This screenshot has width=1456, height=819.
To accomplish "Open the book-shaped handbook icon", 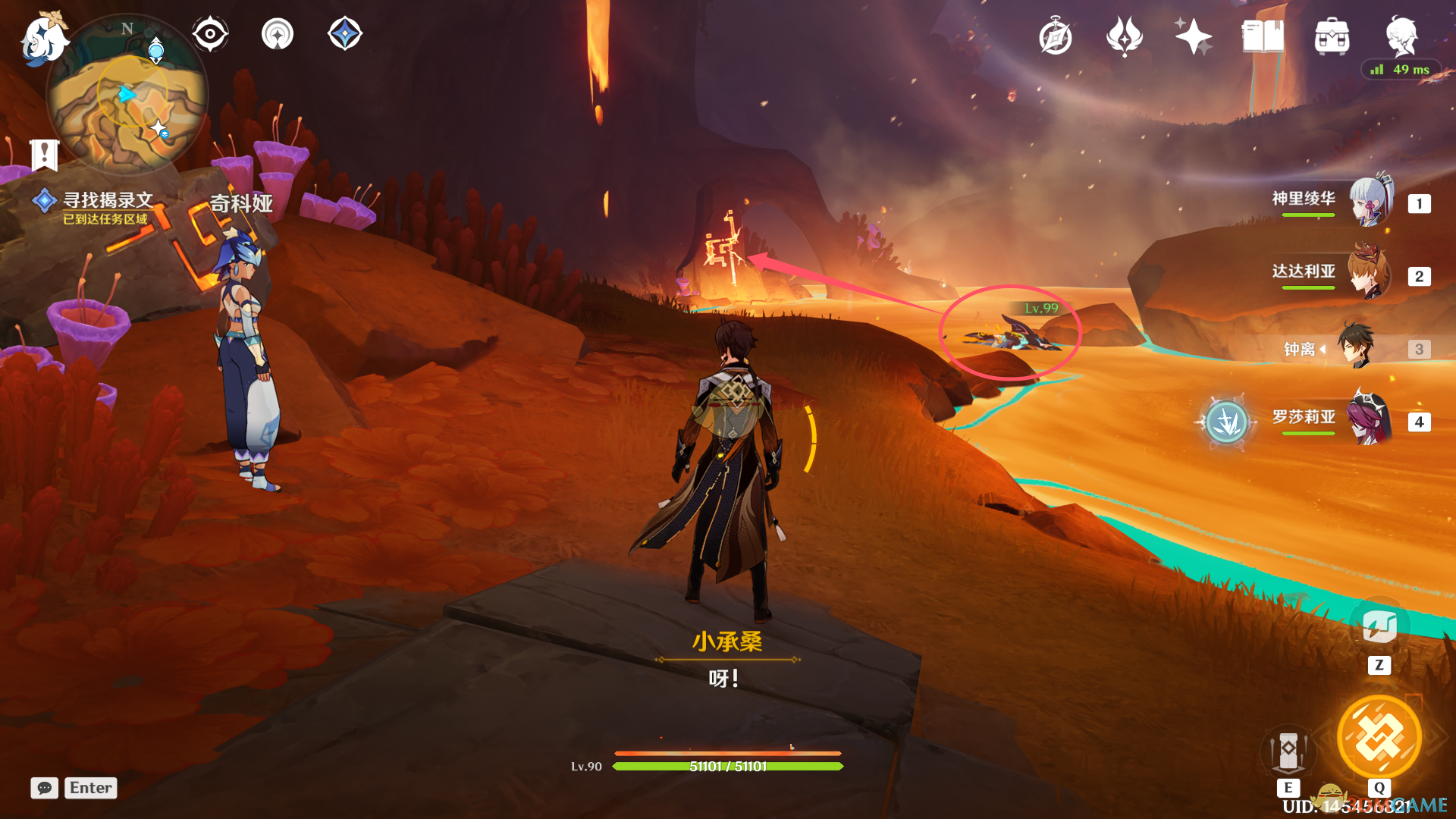I will coord(1262,36).
